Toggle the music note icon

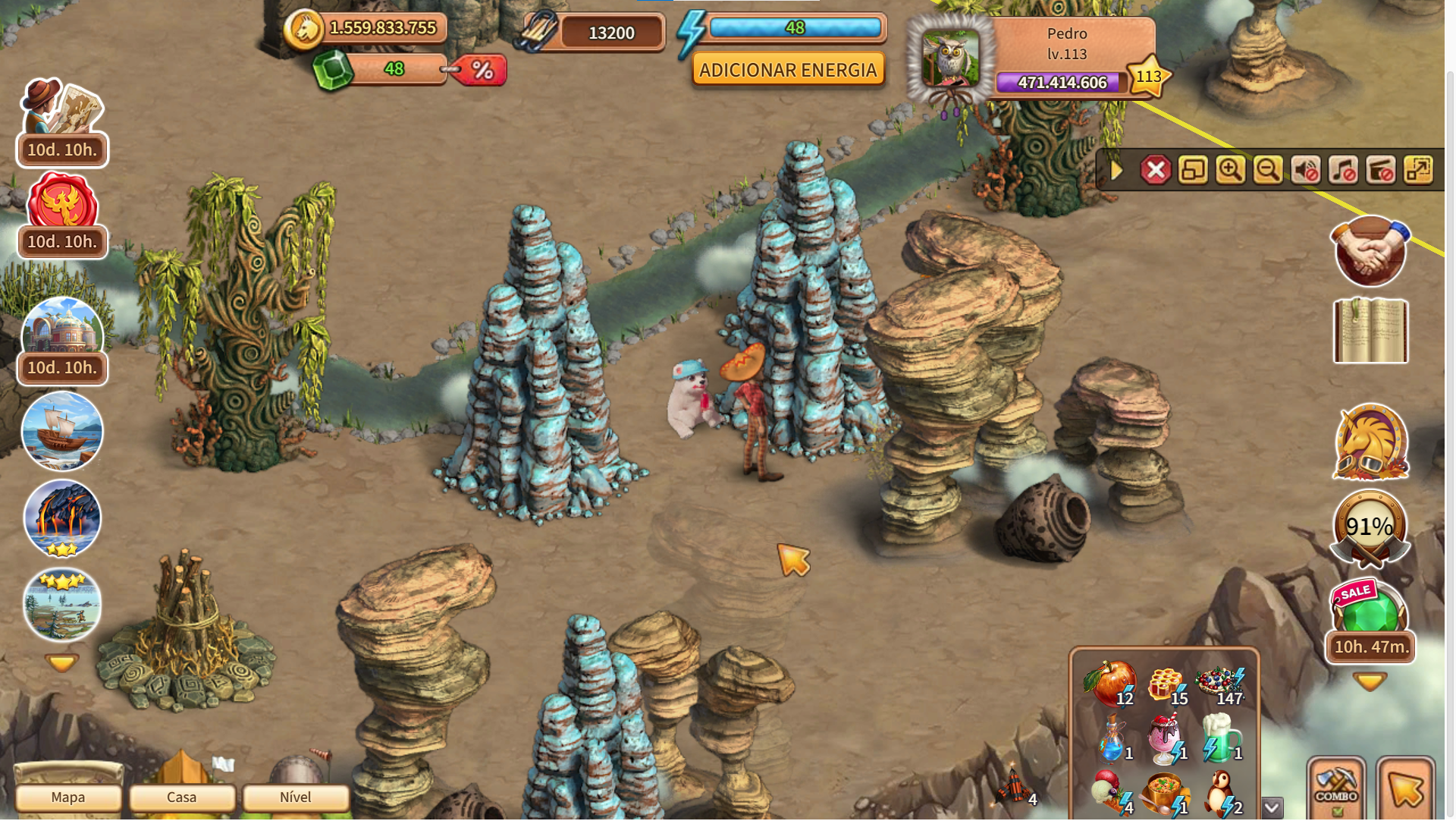coord(1343,170)
